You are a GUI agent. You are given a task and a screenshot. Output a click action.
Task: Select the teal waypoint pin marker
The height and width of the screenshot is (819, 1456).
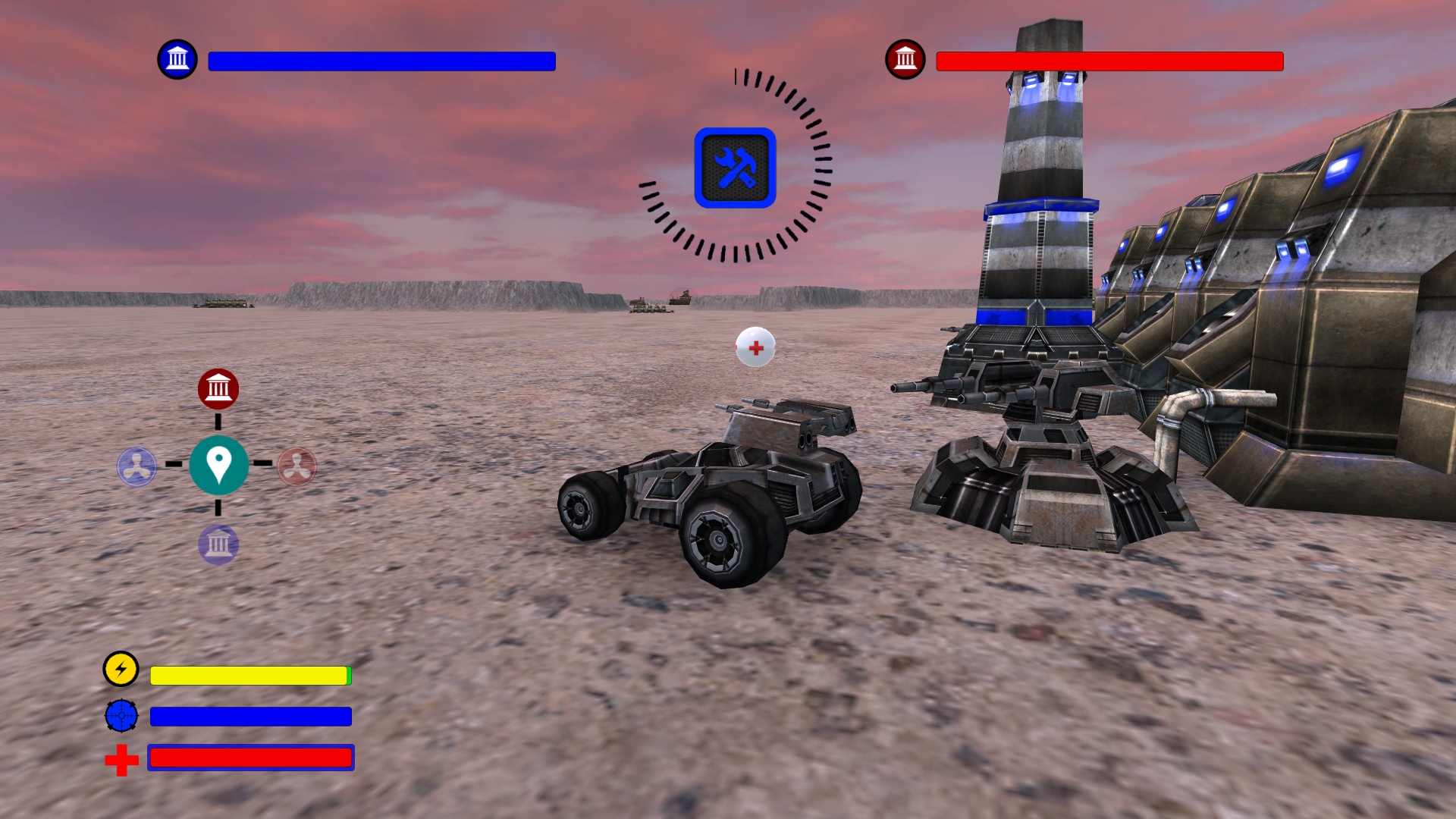click(x=219, y=466)
